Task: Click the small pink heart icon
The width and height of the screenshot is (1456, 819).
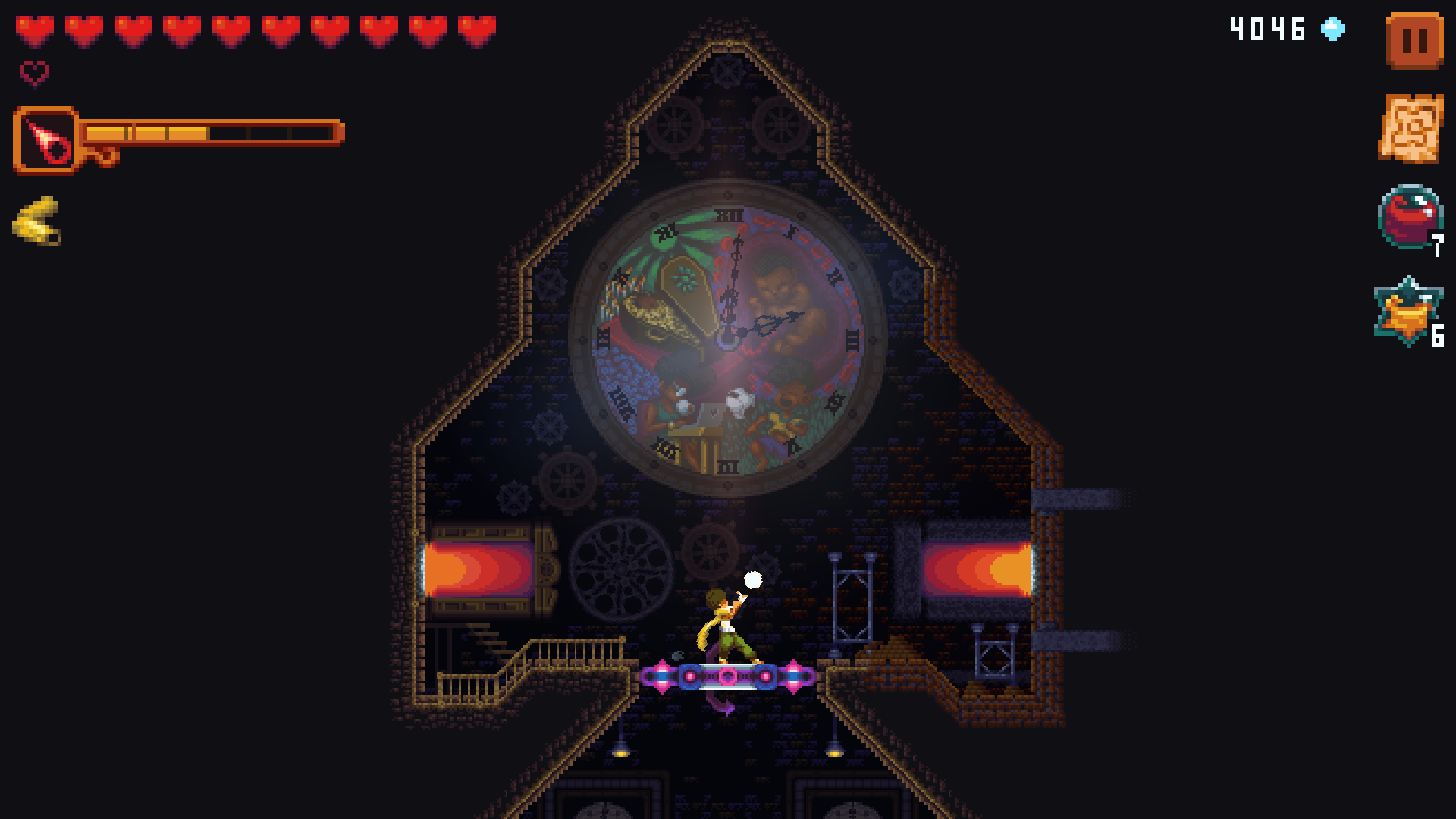Action: (x=32, y=74)
